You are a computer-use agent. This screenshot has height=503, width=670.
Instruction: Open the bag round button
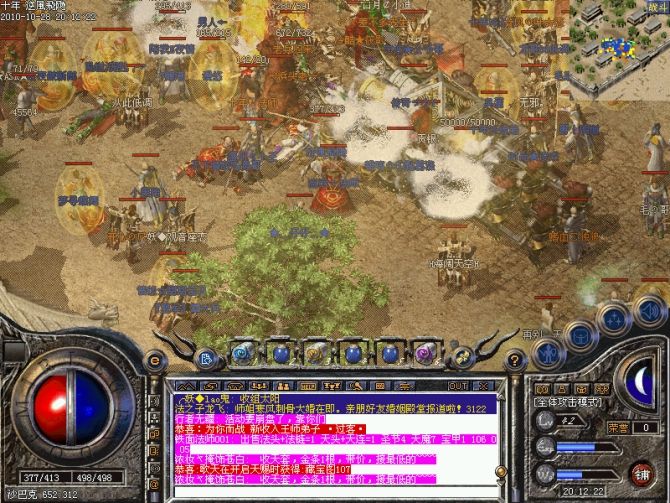click(582, 335)
